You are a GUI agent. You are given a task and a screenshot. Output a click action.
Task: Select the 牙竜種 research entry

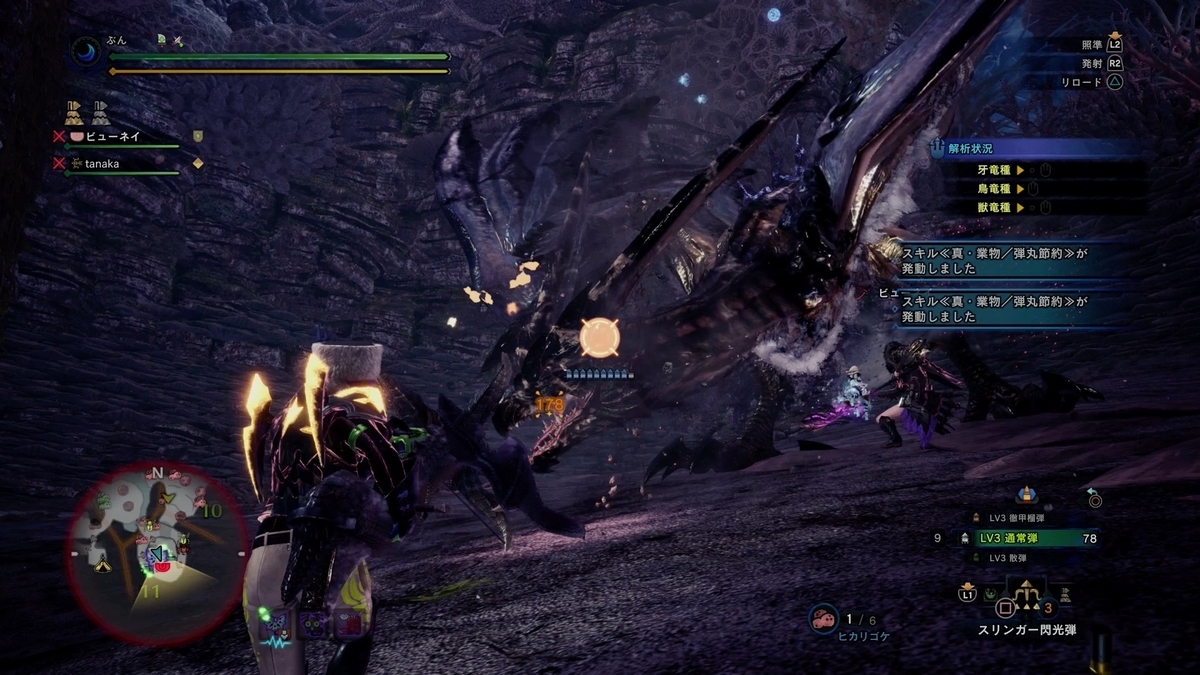click(x=1000, y=170)
